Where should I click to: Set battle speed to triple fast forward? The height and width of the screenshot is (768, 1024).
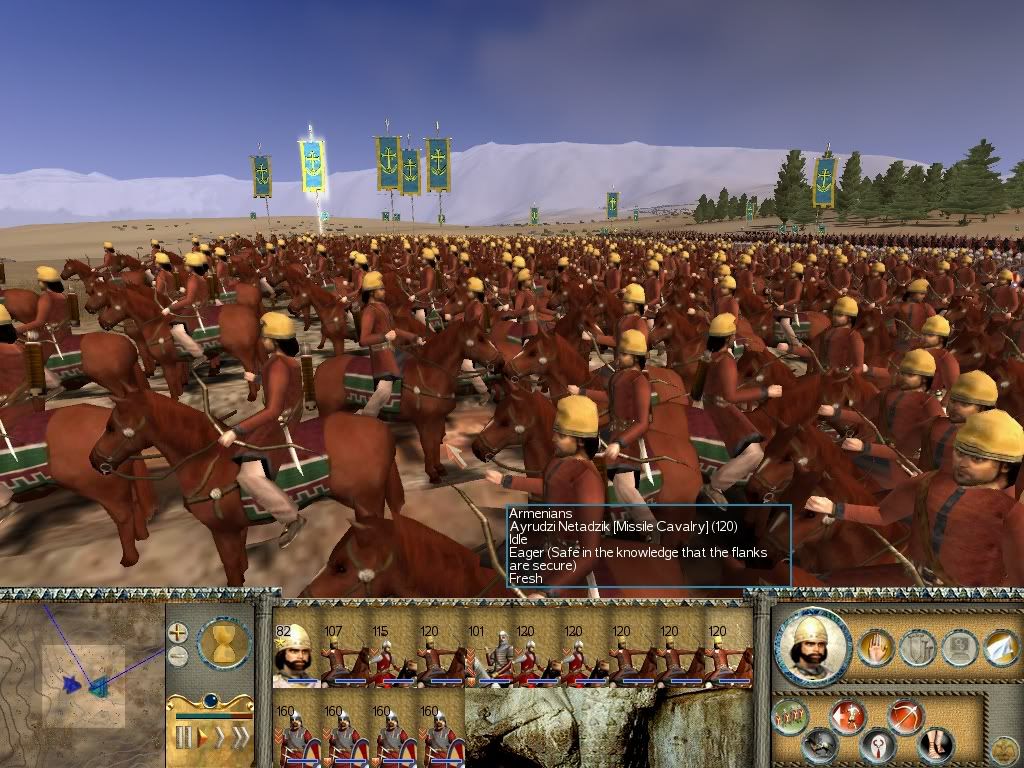click(x=240, y=738)
